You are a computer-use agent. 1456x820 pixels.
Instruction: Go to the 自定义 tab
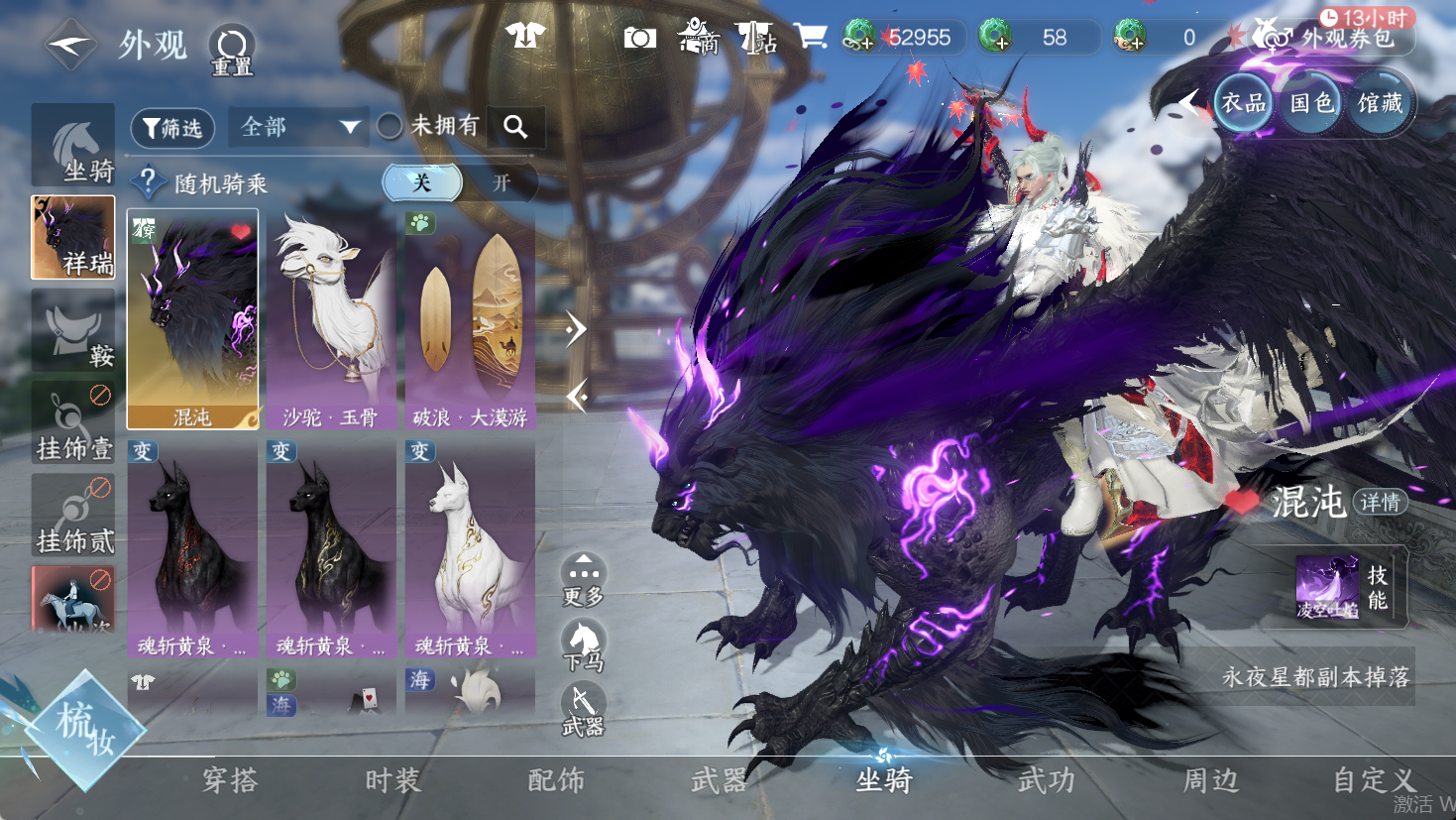pos(1374,781)
